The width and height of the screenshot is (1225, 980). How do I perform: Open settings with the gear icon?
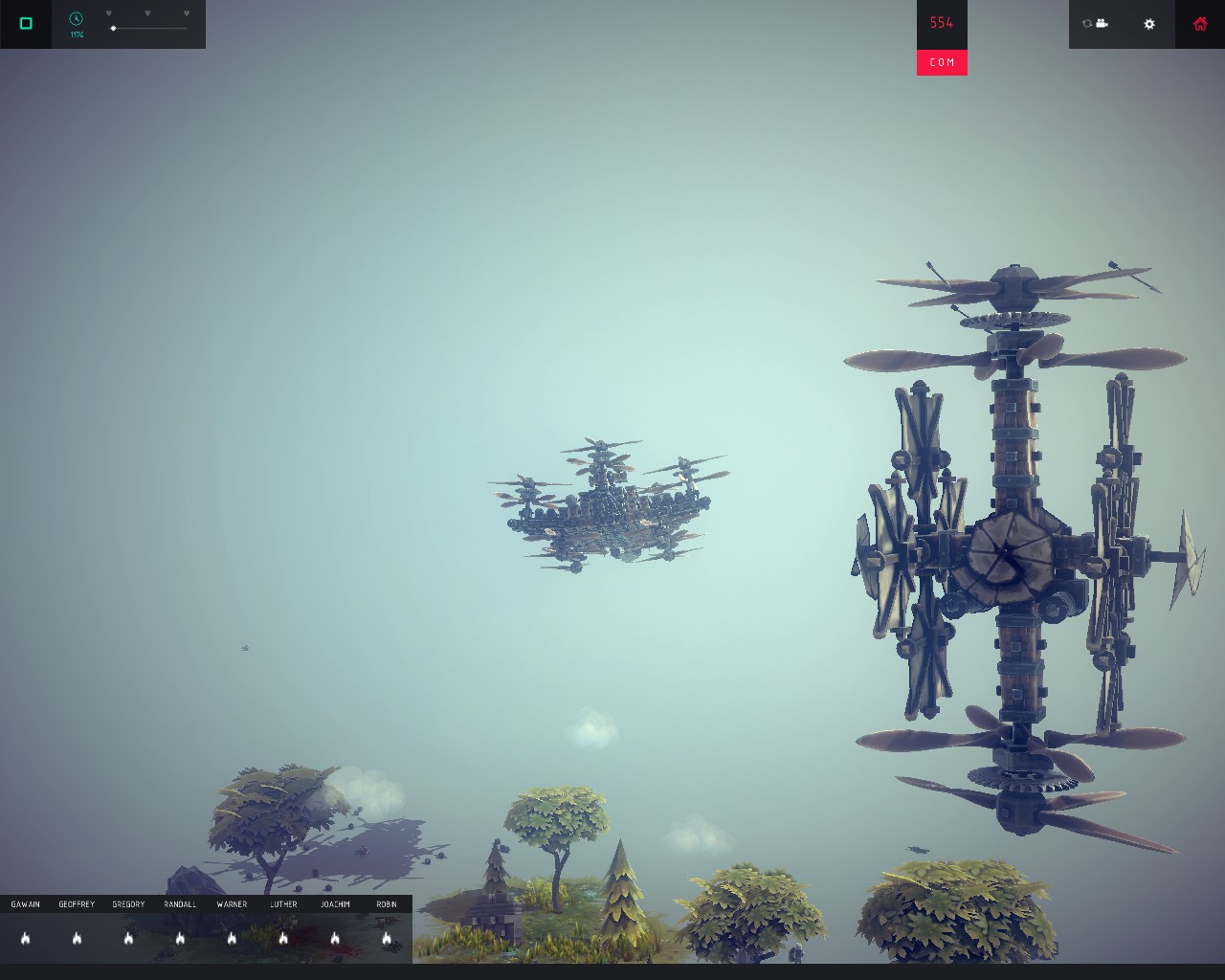1149,24
